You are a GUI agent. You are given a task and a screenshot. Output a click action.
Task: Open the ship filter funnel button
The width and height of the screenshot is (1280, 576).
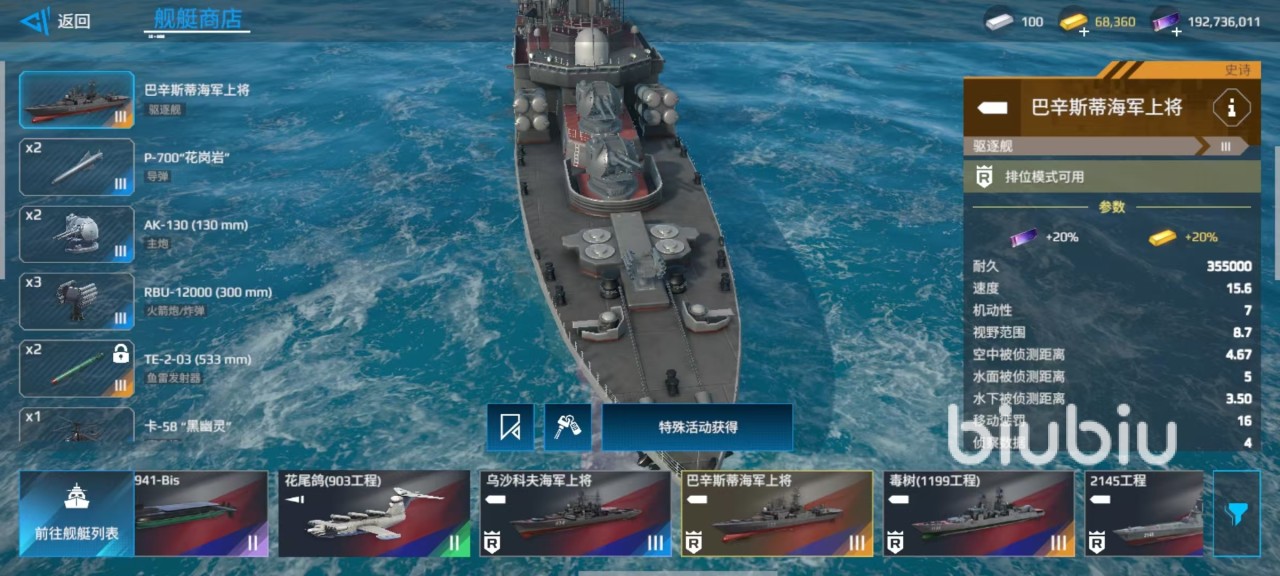pos(1237,513)
